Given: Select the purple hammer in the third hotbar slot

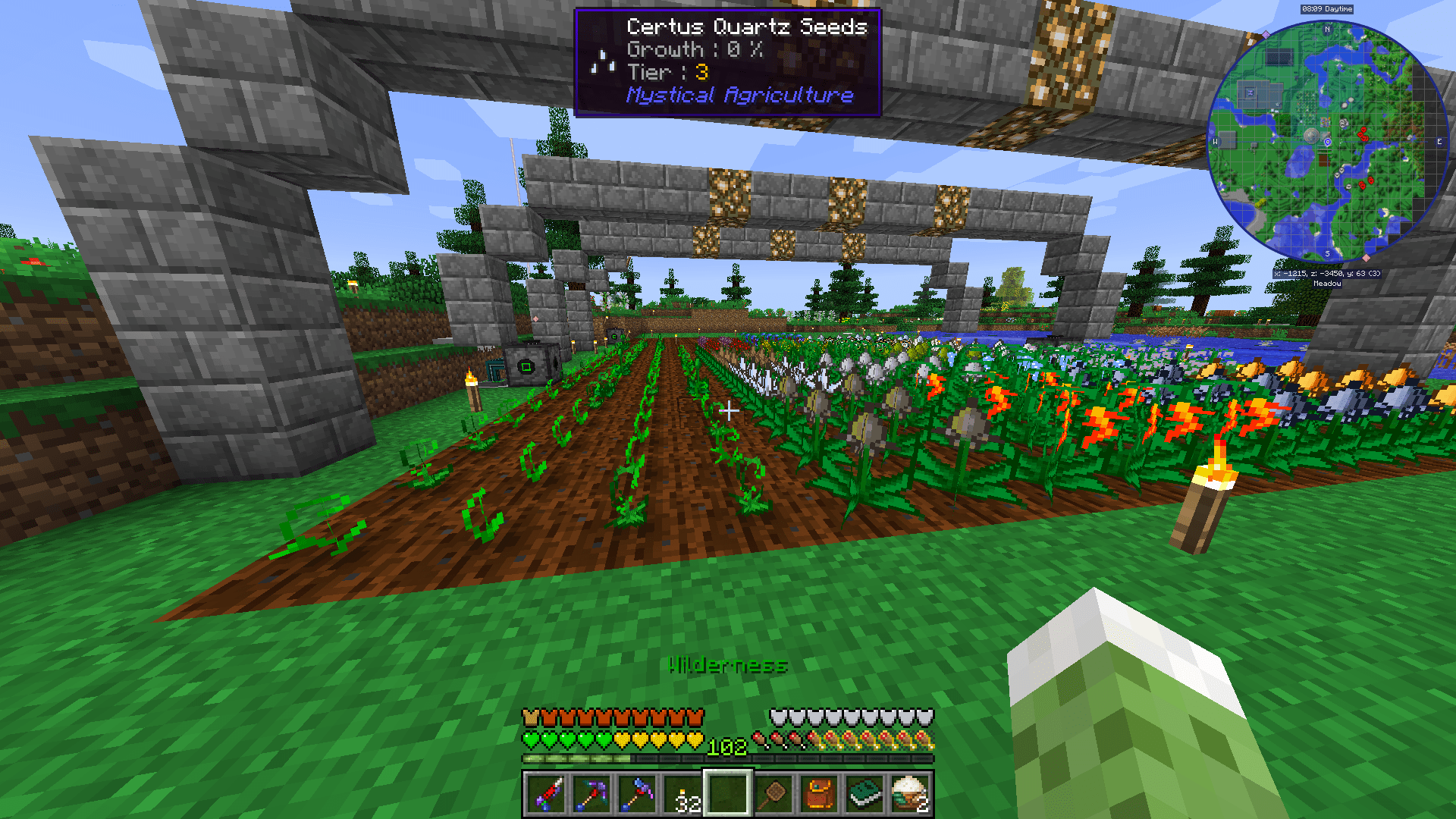Looking at the screenshot, I should [636, 797].
